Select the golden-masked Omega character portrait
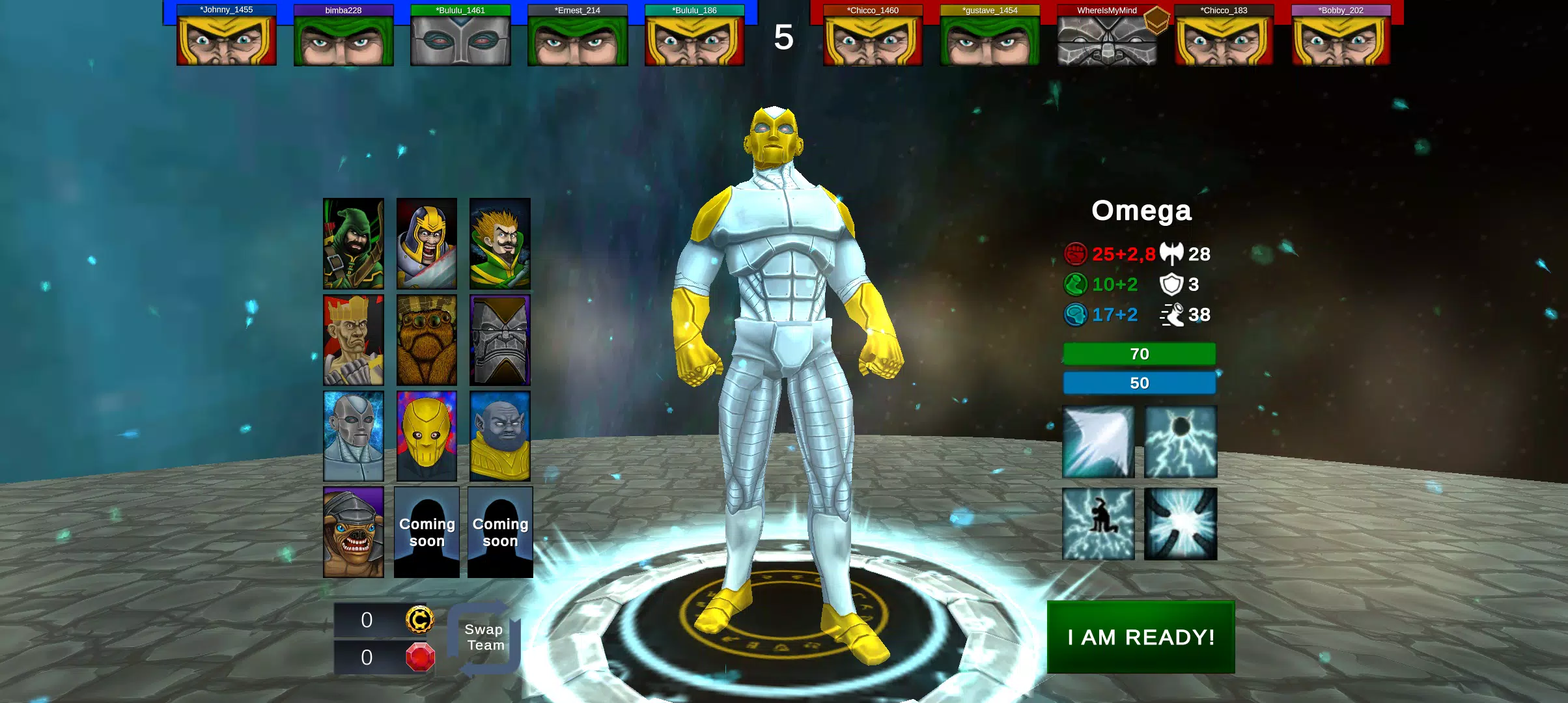This screenshot has height=703, width=1568. (427, 435)
